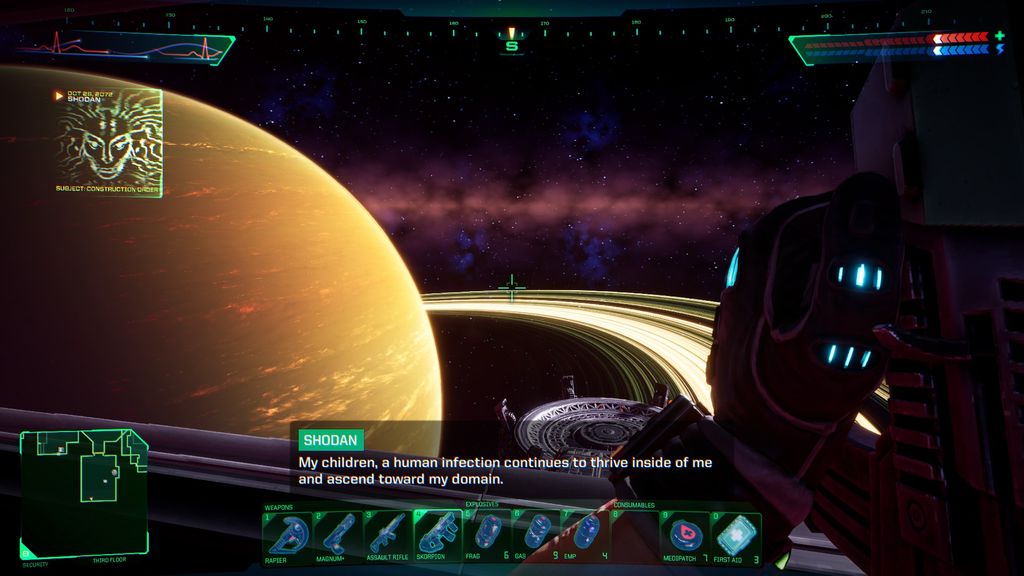The image size is (1024, 576).
Task: Select the First Aid kit slot
Action: tap(736, 537)
